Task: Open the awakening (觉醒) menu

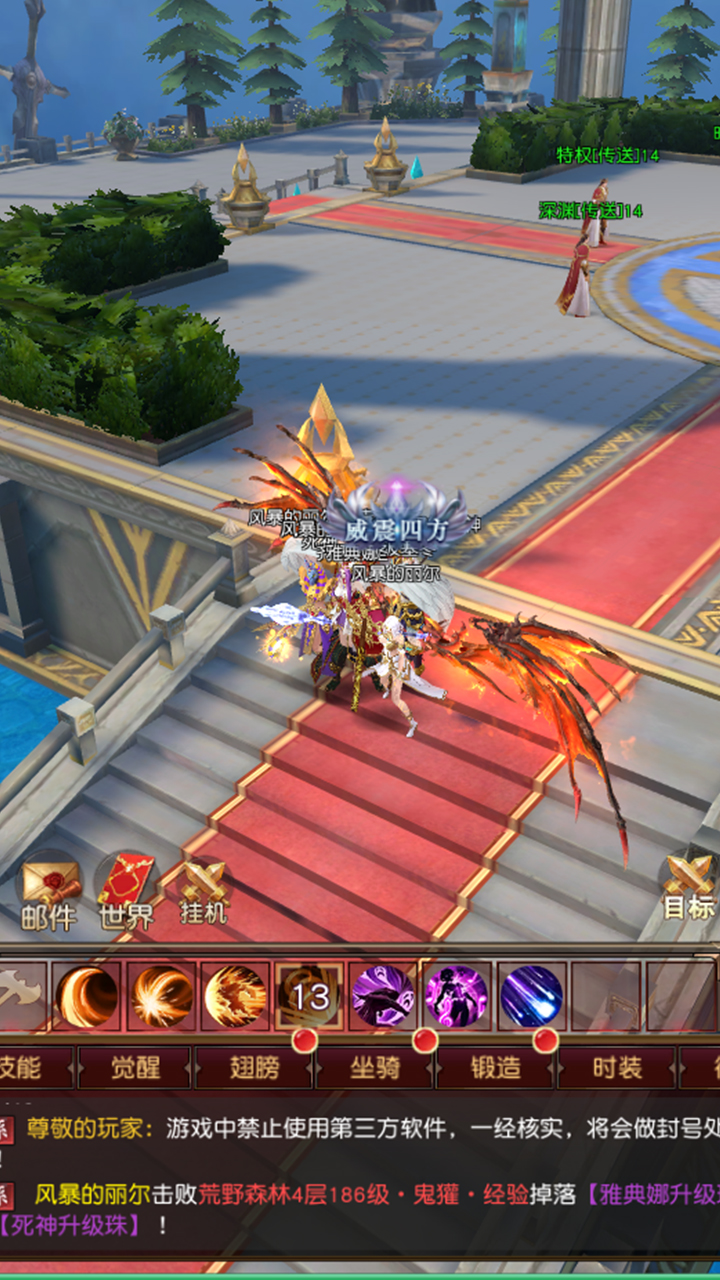Action: (134, 1067)
